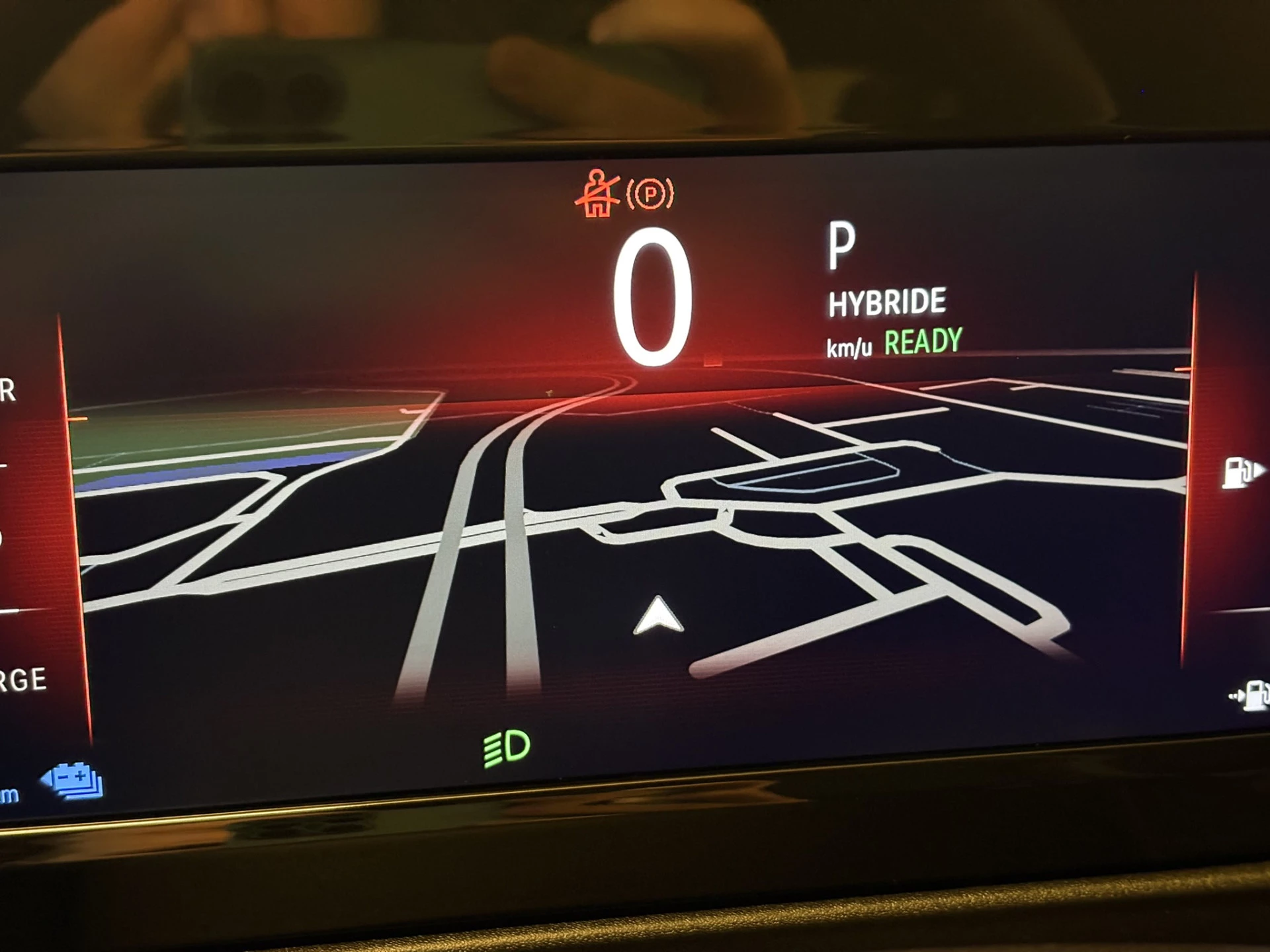Screen dimensions: 1270x952
Task: Select the red parking brake indicator
Action: [650, 194]
